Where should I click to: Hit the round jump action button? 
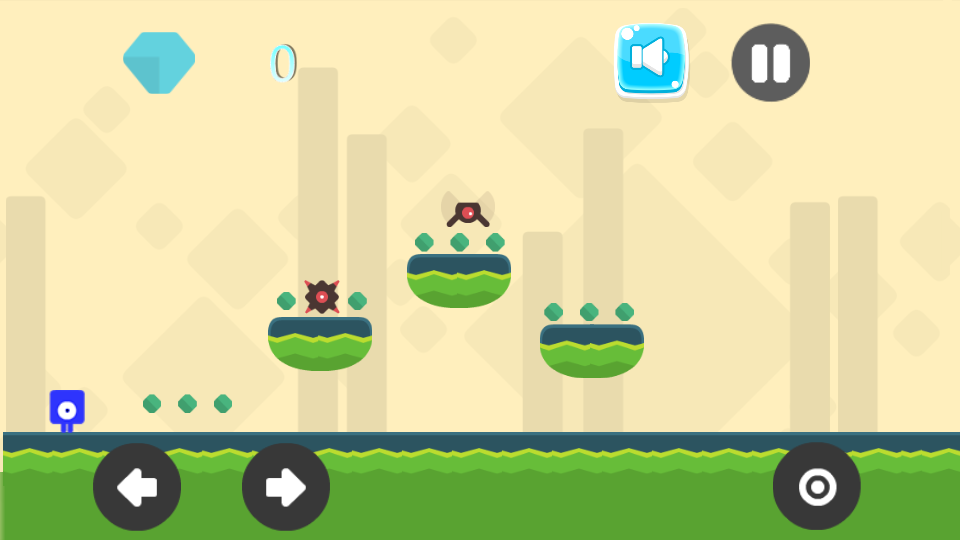pyautogui.click(x=816, y=487)
